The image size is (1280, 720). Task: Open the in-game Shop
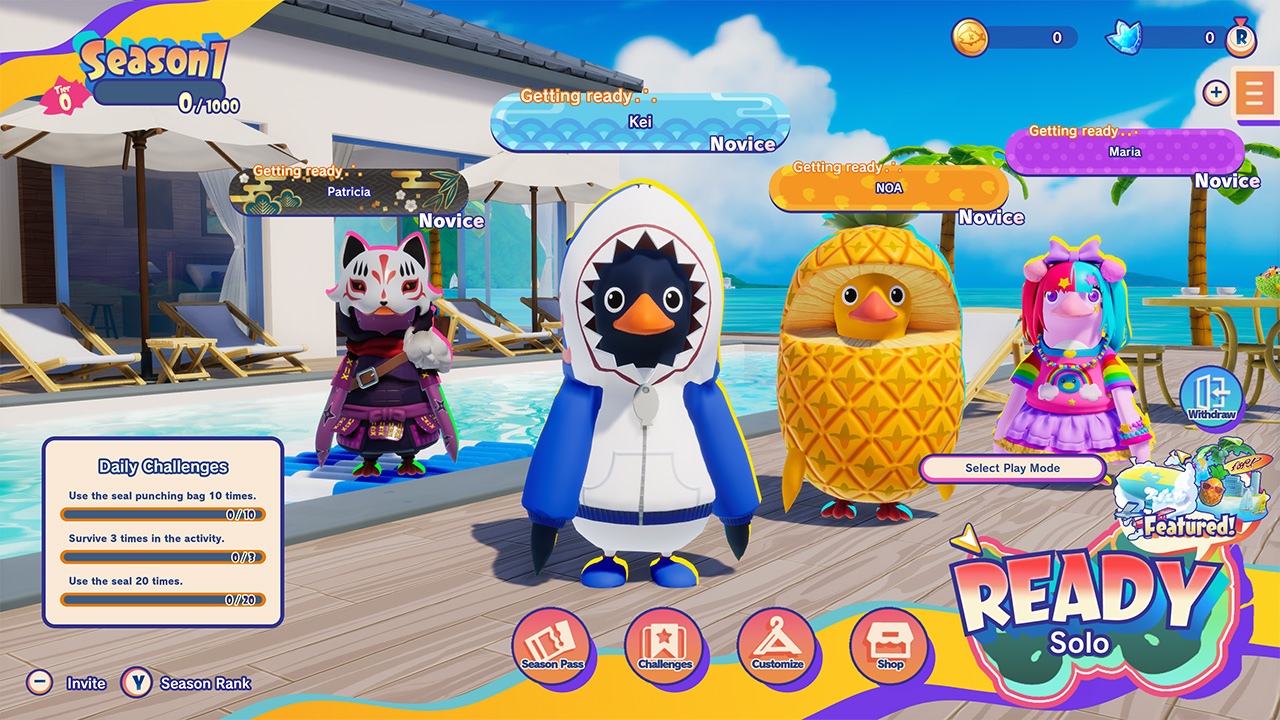(x=891, y=649)
